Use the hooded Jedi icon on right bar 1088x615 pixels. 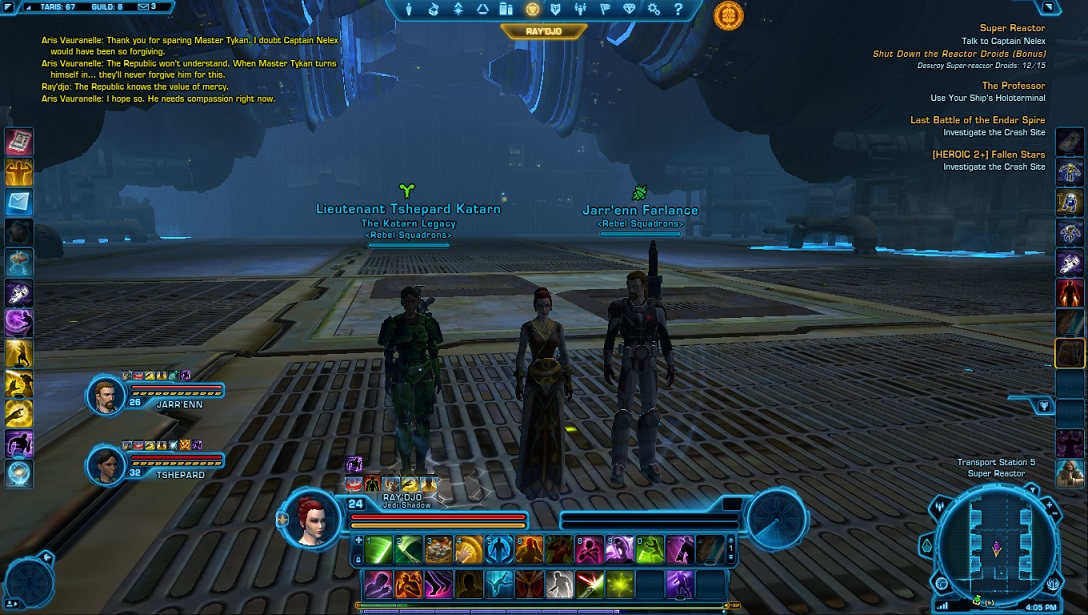(1070, 473)
